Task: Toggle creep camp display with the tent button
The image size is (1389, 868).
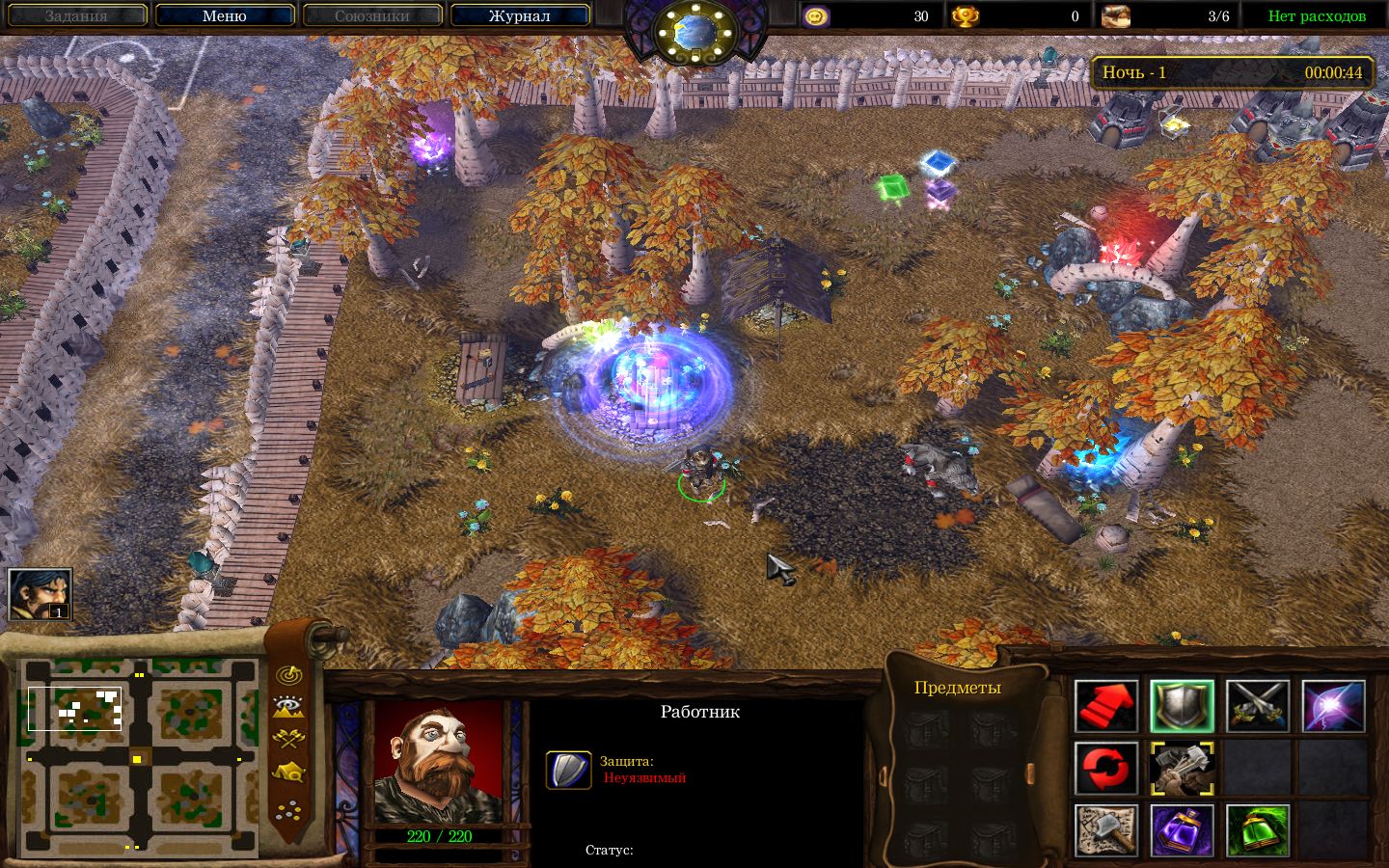Action: [287, 773]
